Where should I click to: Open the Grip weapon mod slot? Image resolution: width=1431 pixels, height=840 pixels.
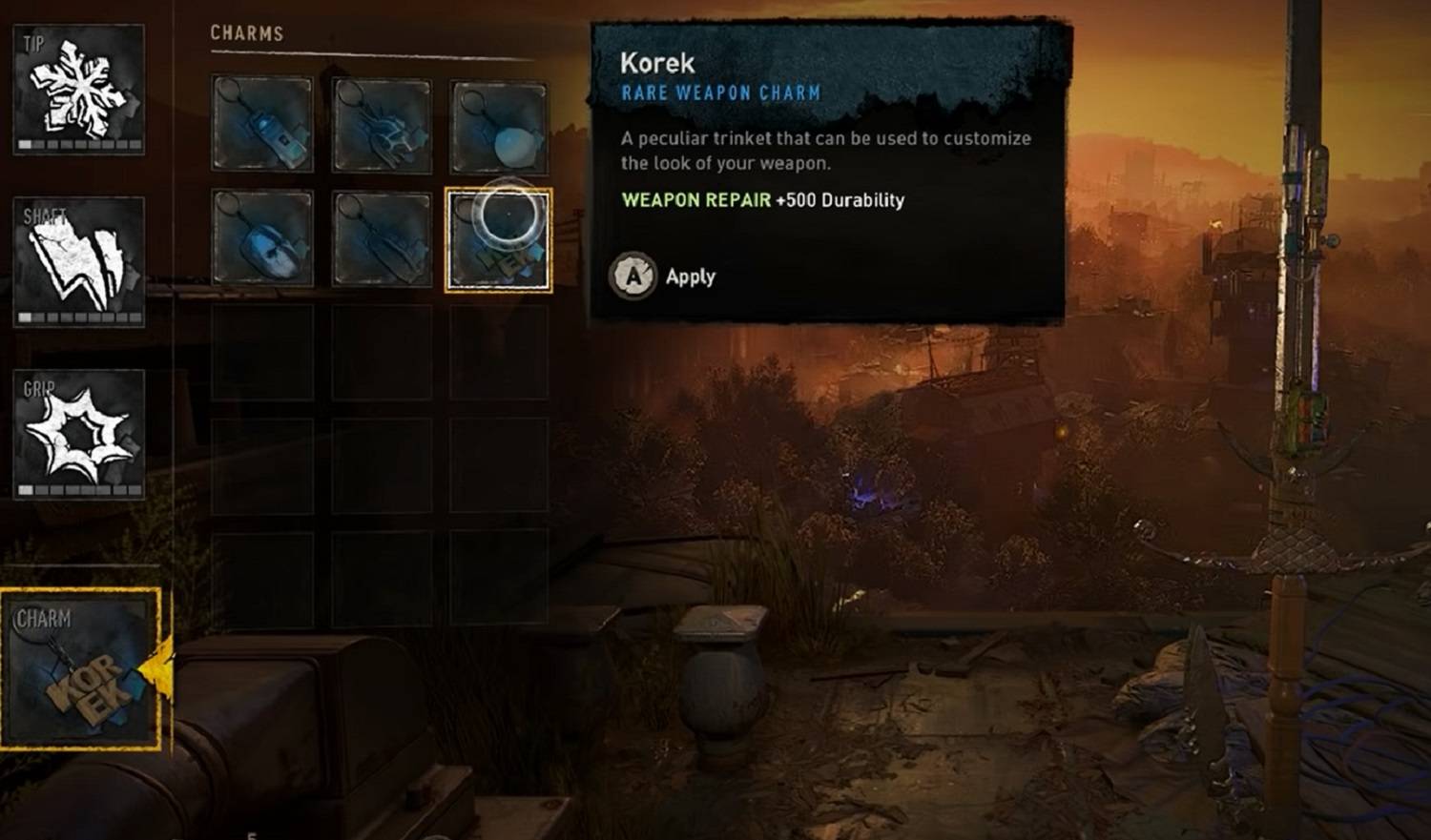point(79,434)
